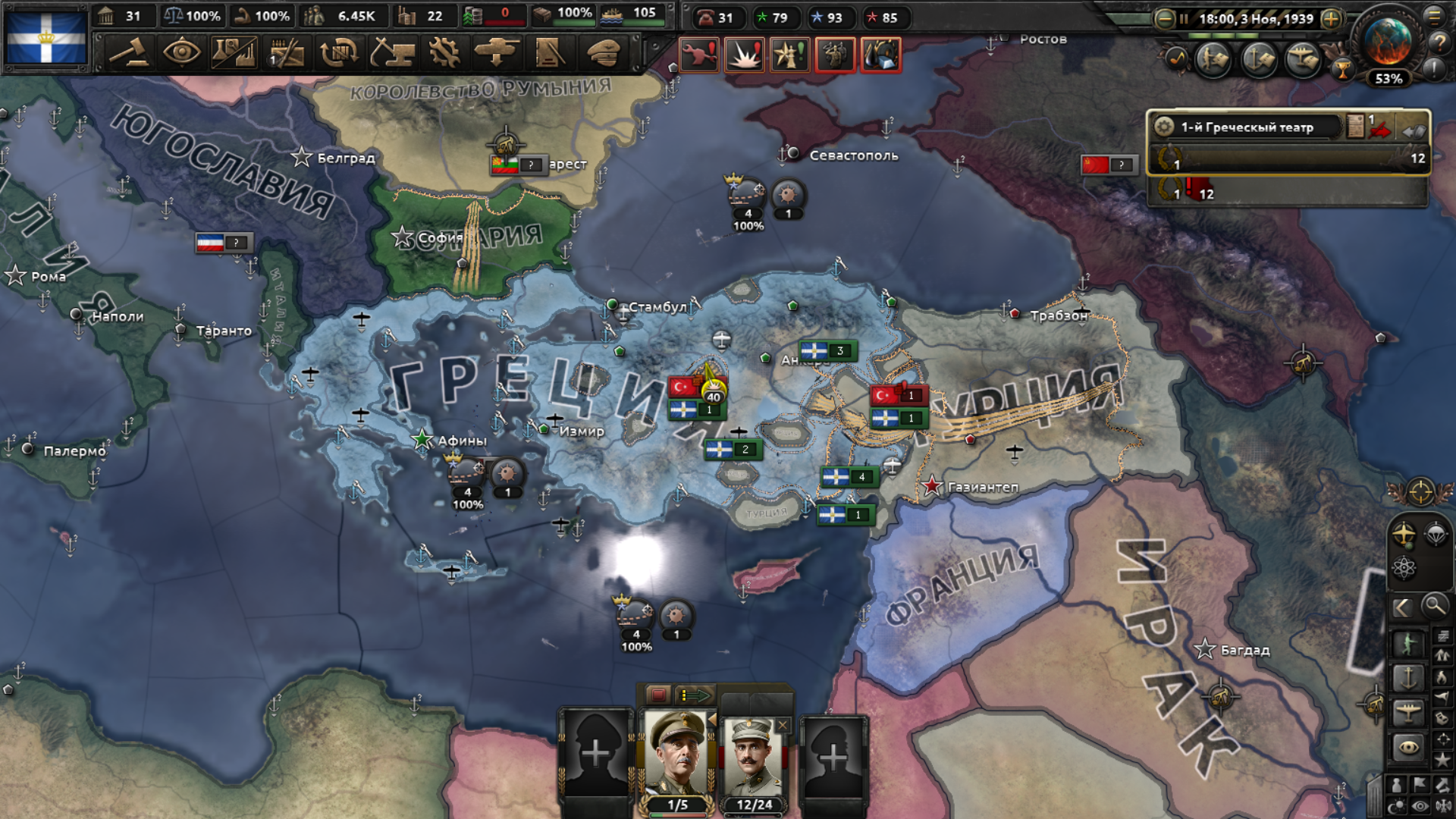Open the recruit and deploy tank menu
Image resolution: width=1456 pixels, height=819 pixels.
[x=497, y=53]
